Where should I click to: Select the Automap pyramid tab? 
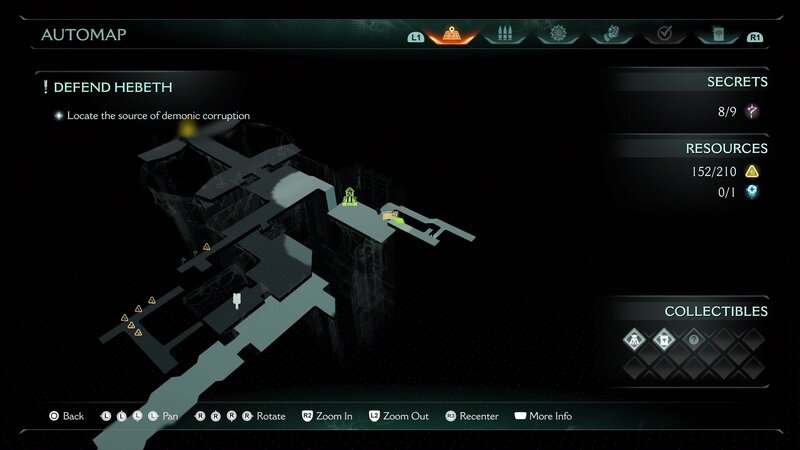pos(452,35)
